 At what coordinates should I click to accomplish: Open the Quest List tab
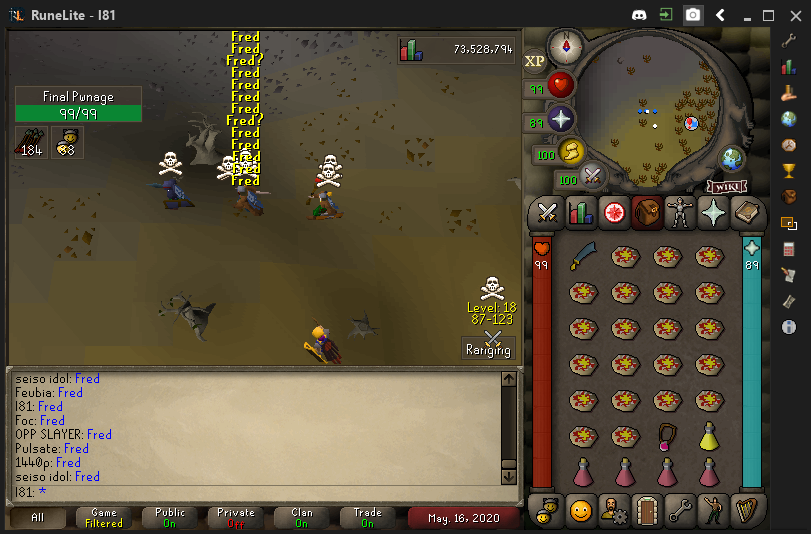(613, 212)
